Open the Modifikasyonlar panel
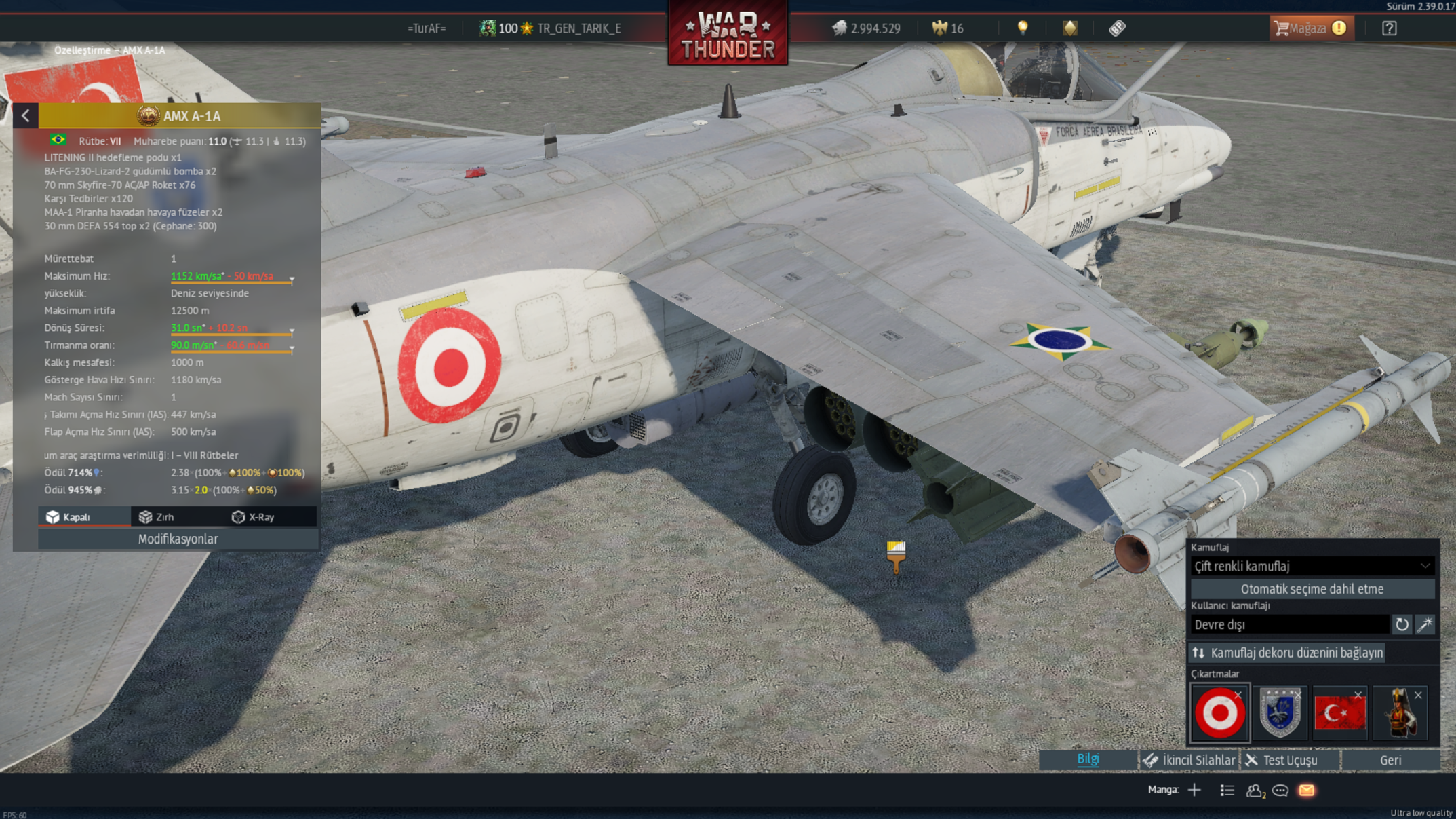 [x=178, y=539]
